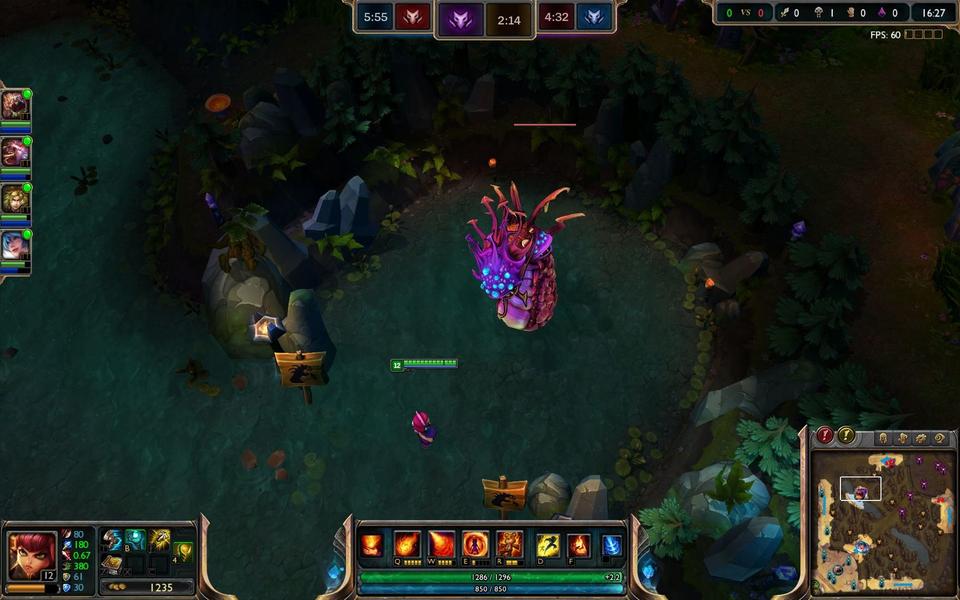Select the recall ability icon
The height and width of the screenshot is (600, 960).
tap(611, 545)
